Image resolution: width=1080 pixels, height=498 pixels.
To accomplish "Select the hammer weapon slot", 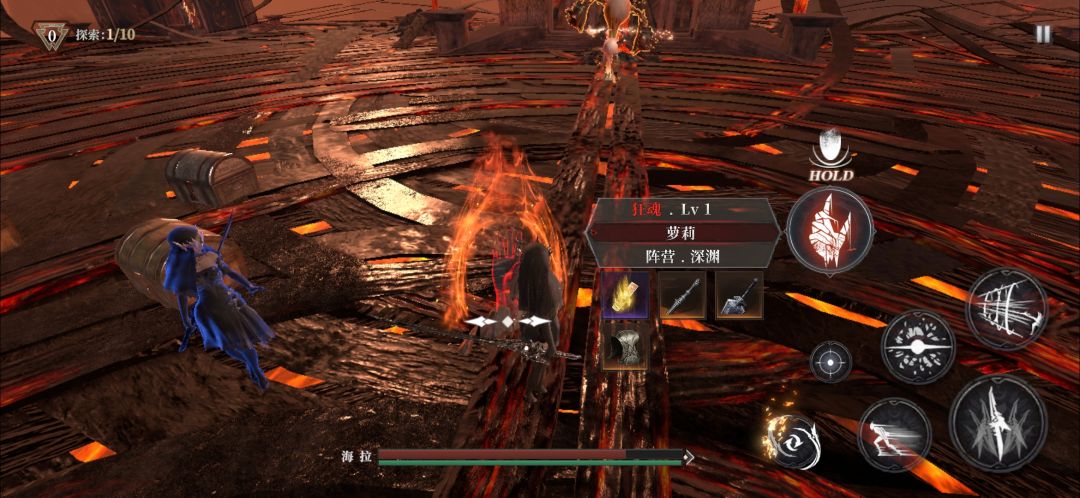I will (739, 295).
